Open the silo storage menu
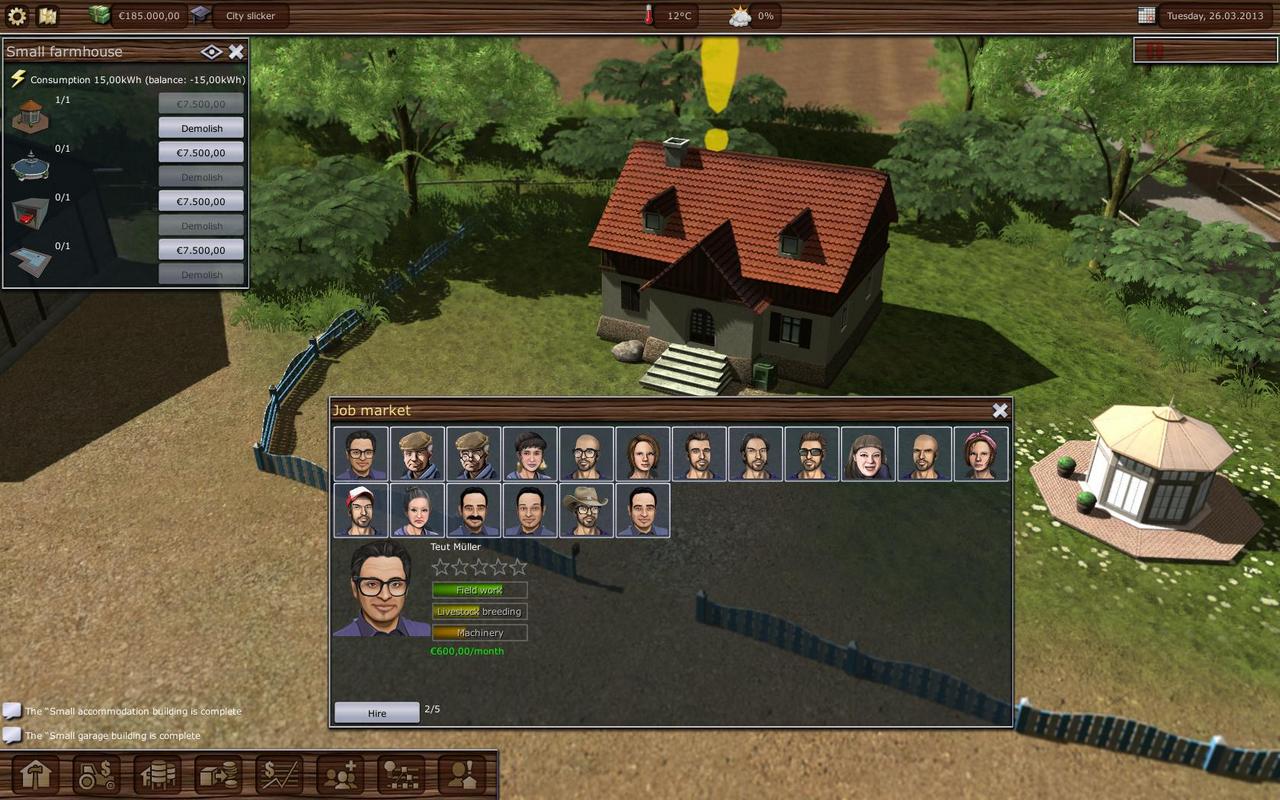Screen dimensions: 1280x800 click(x=158, y=775)
